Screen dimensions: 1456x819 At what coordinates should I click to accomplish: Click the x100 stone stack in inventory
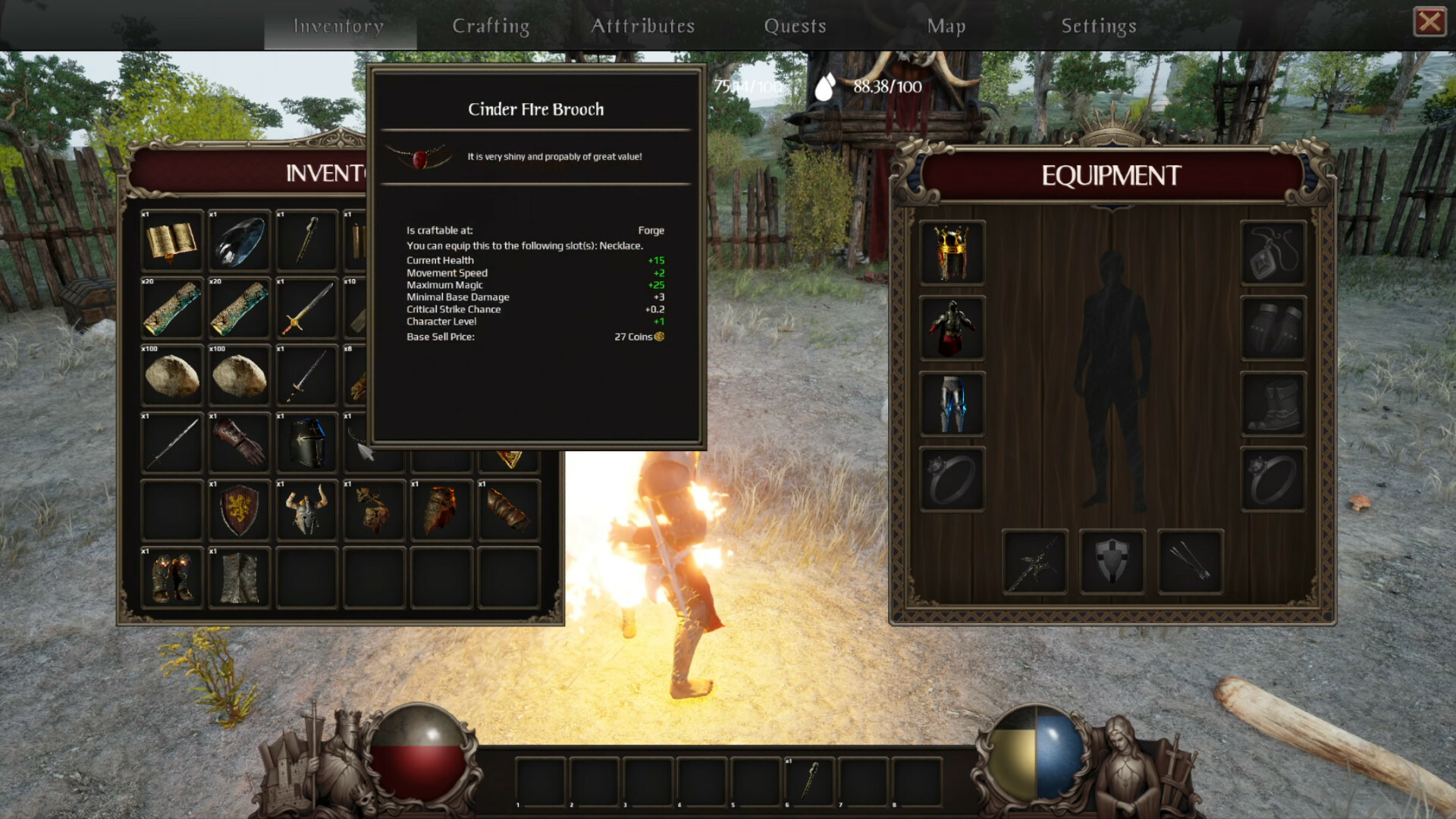coord(171,375)
